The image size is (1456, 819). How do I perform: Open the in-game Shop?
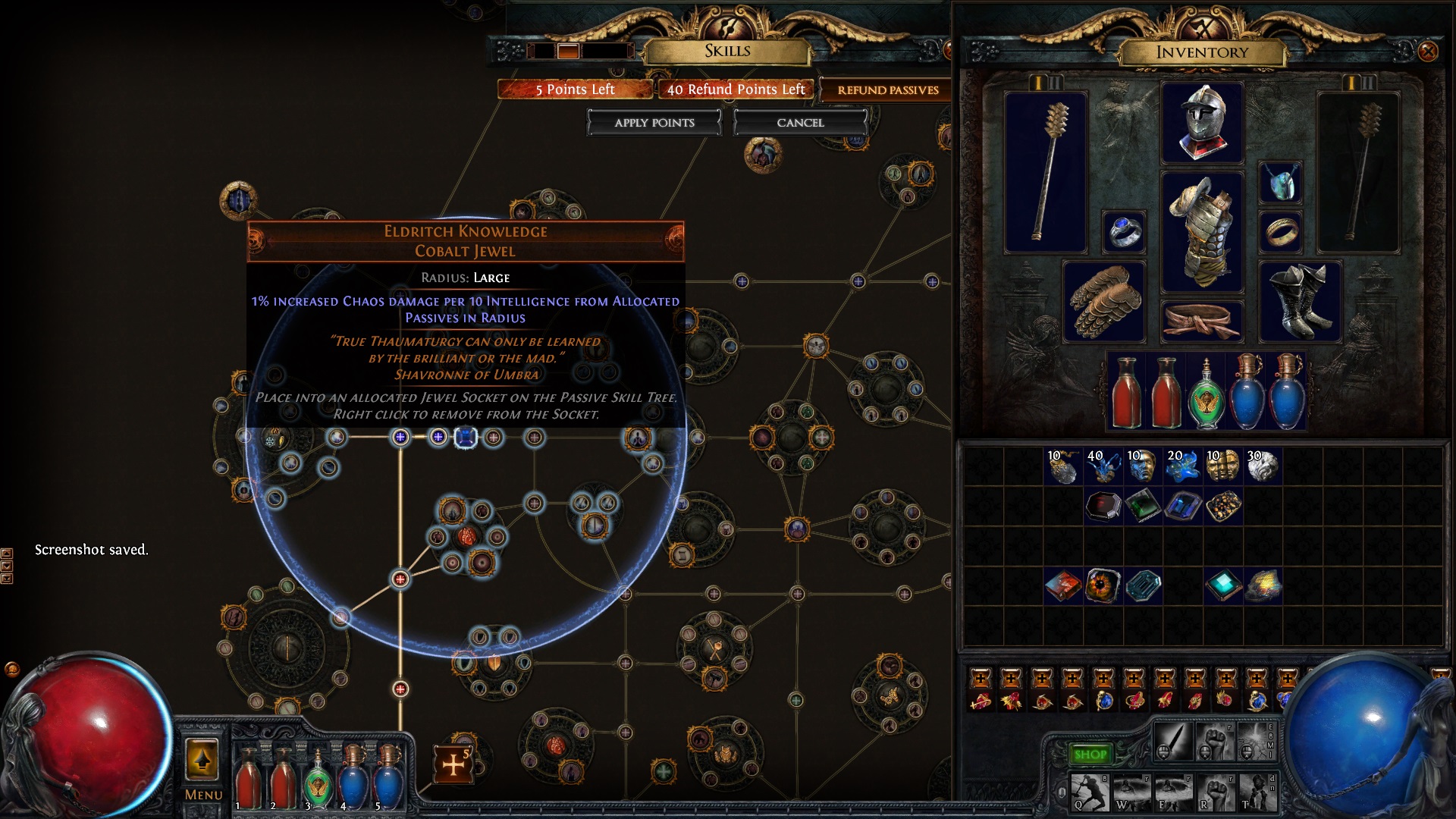tap(1090, 754)
